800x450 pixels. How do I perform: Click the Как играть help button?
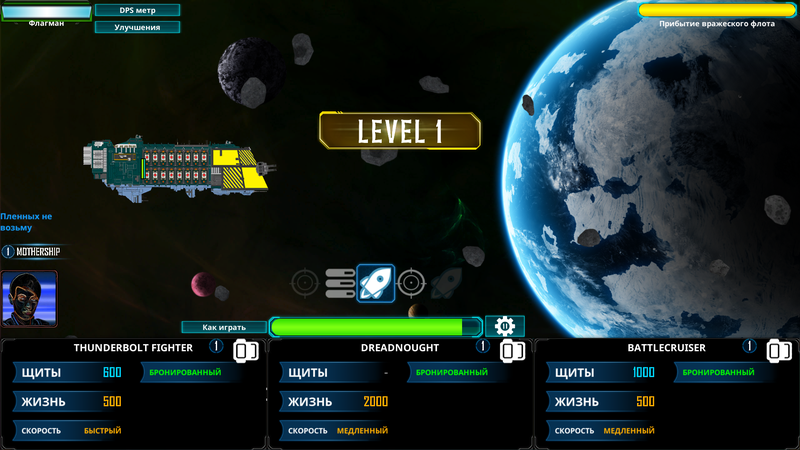coord(224,327)
